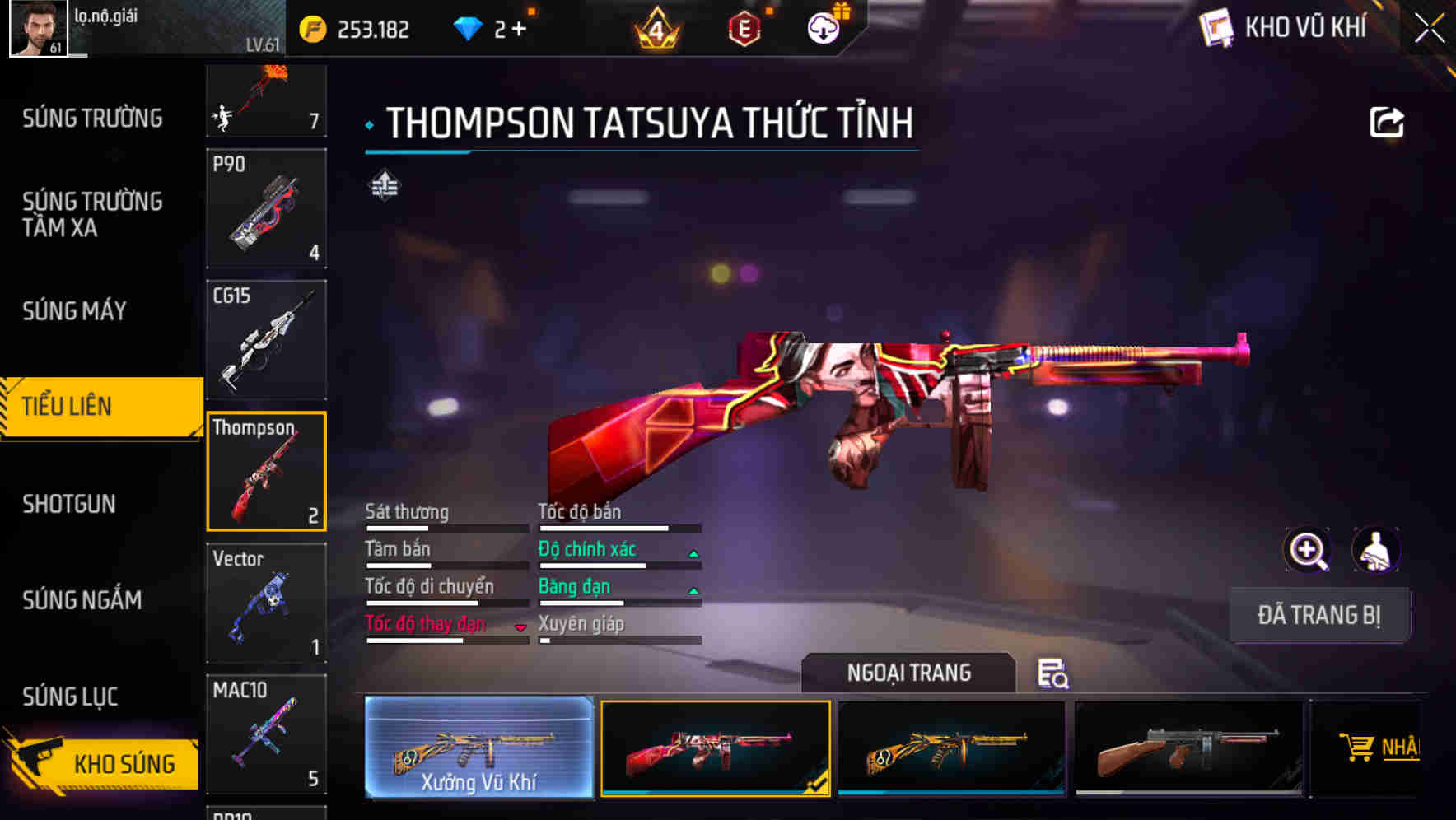Select the Vector weapon thumbnail
Image resolution: width=1456 pixels, height=820 pixels.
(265, 603)
